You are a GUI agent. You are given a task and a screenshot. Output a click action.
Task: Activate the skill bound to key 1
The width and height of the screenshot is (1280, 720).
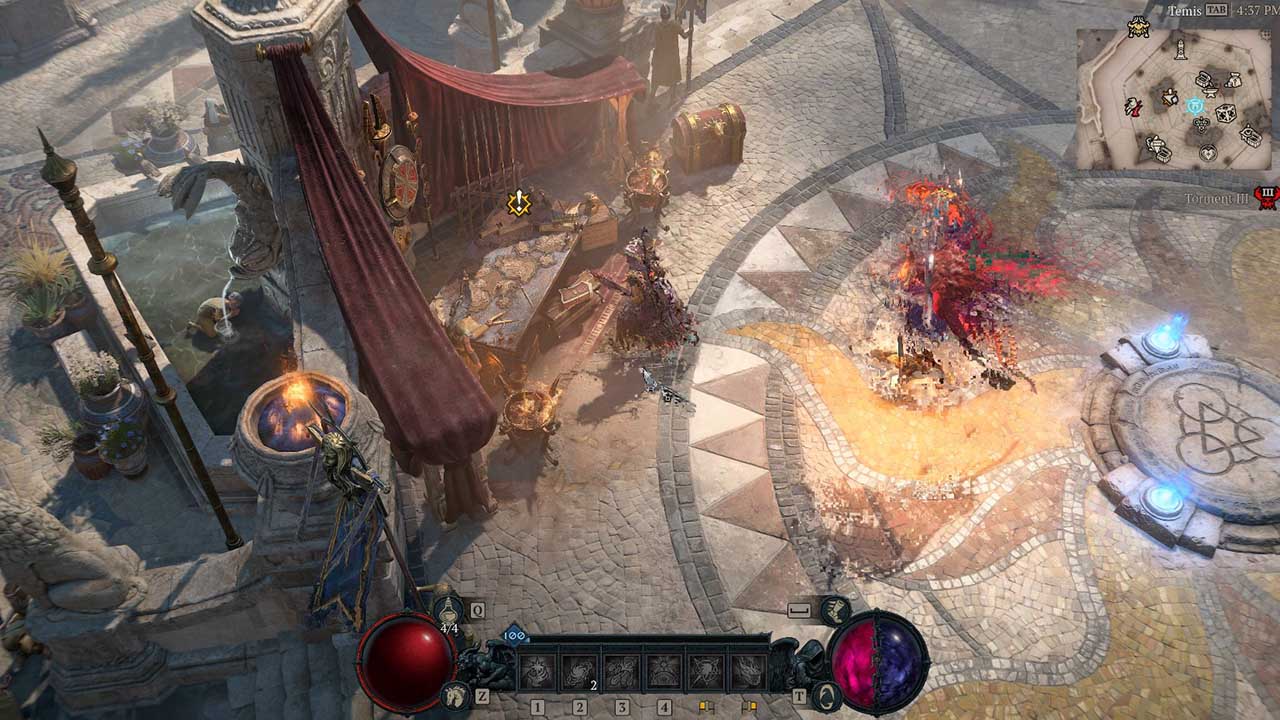[x=537, y=671]
